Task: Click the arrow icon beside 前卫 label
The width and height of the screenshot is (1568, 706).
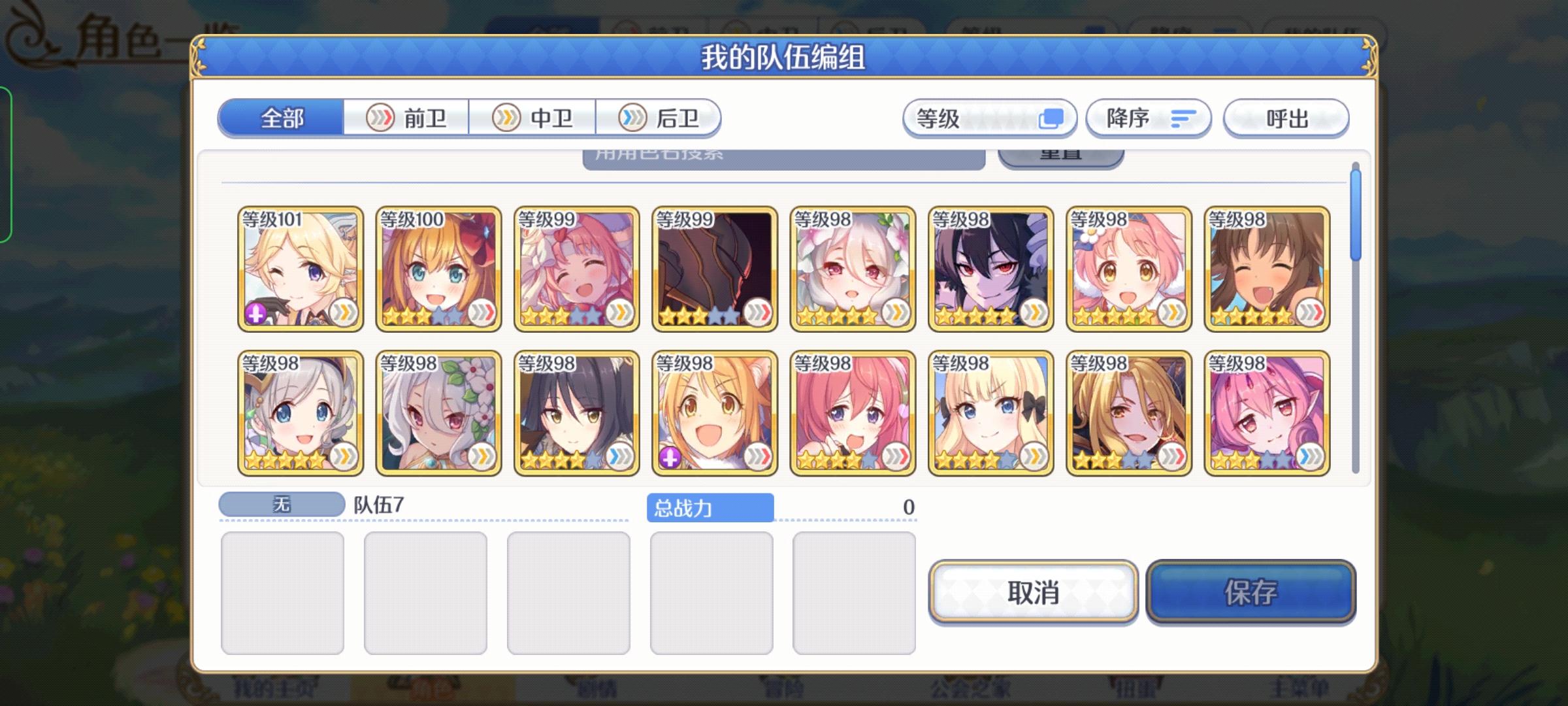Action: point(382,118)
